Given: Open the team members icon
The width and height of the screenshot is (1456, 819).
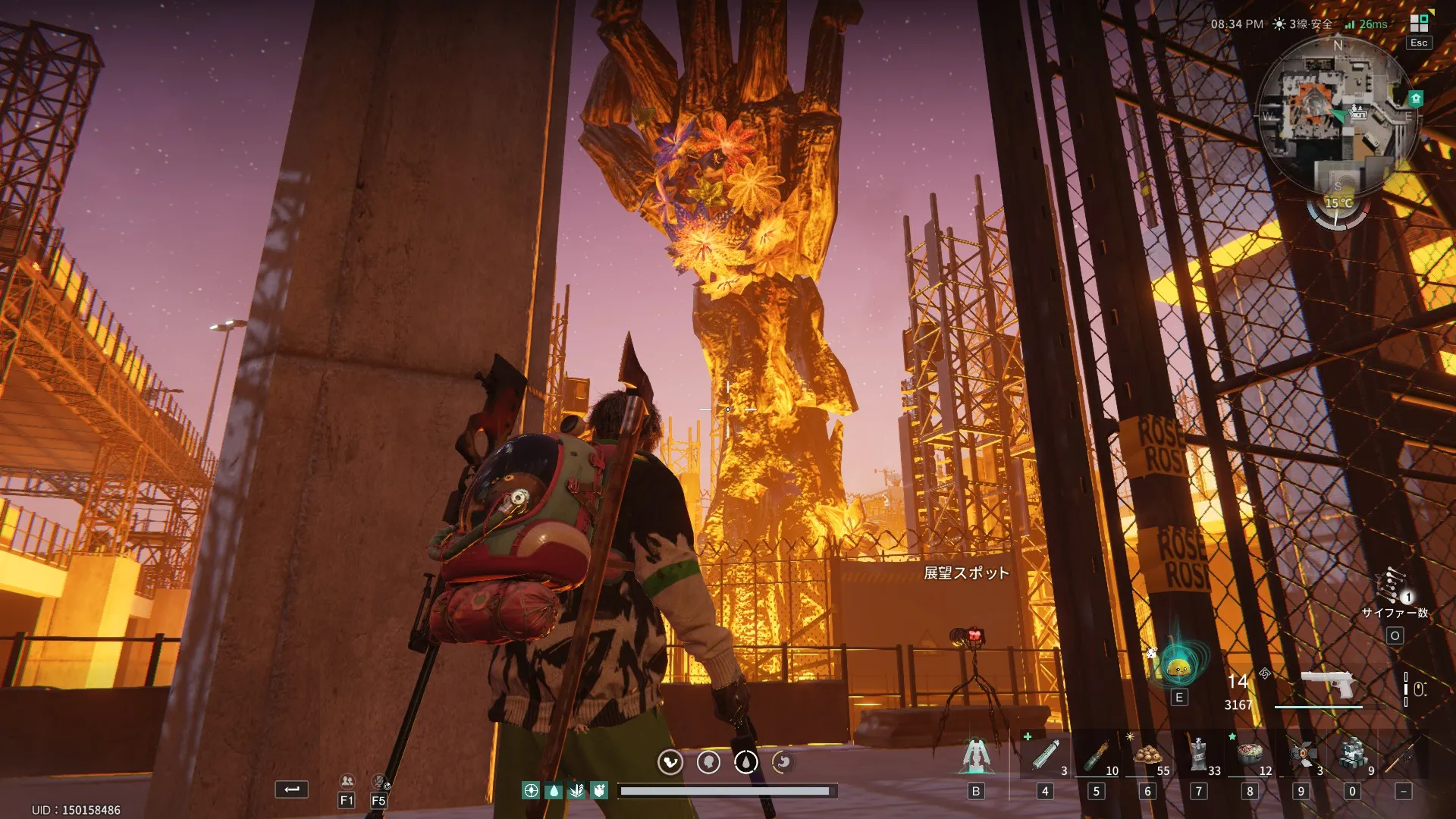Looking at the screenshot, I should [x=347, y=781].
